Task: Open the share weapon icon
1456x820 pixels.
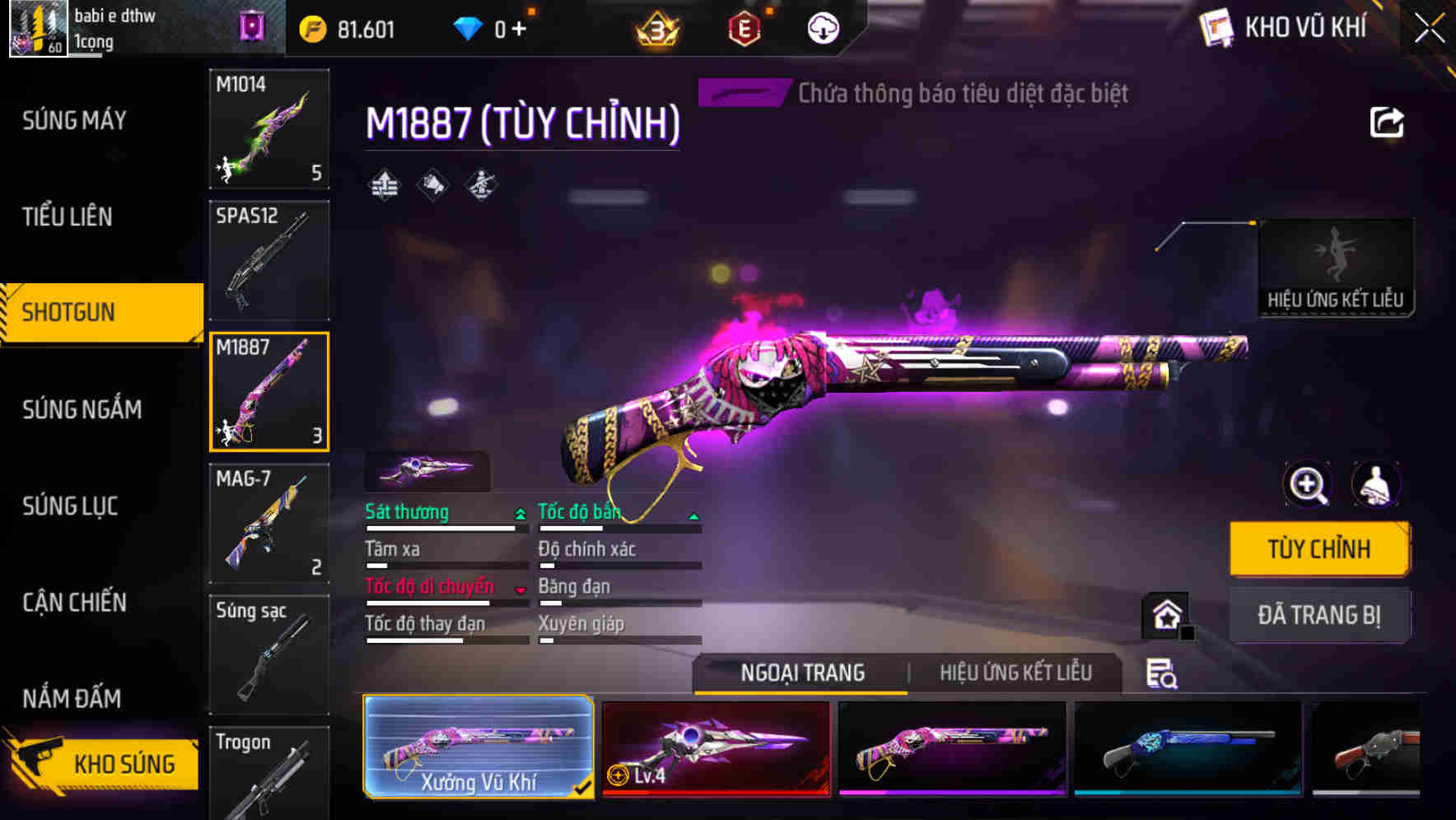Action: coord(1388,122)
